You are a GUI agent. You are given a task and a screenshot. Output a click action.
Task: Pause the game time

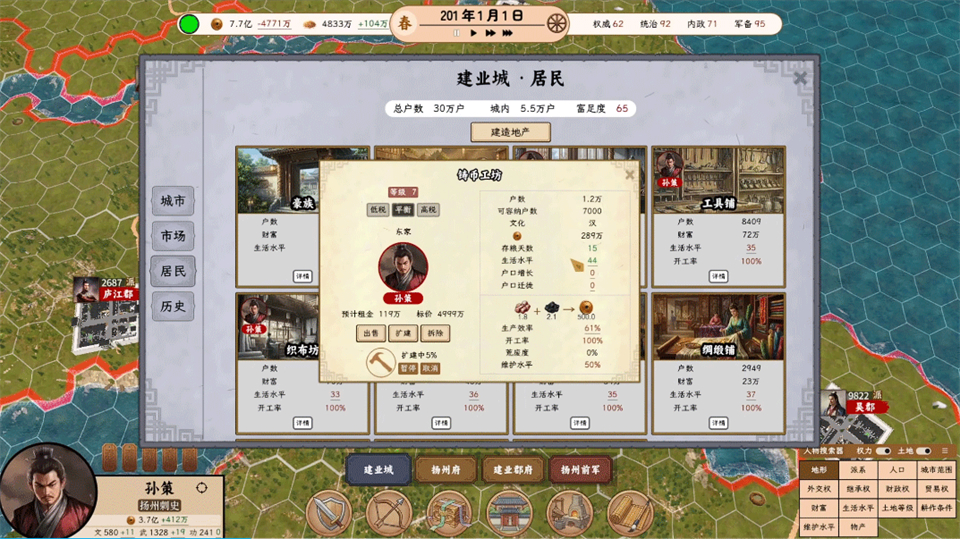[x=457, y=33]
